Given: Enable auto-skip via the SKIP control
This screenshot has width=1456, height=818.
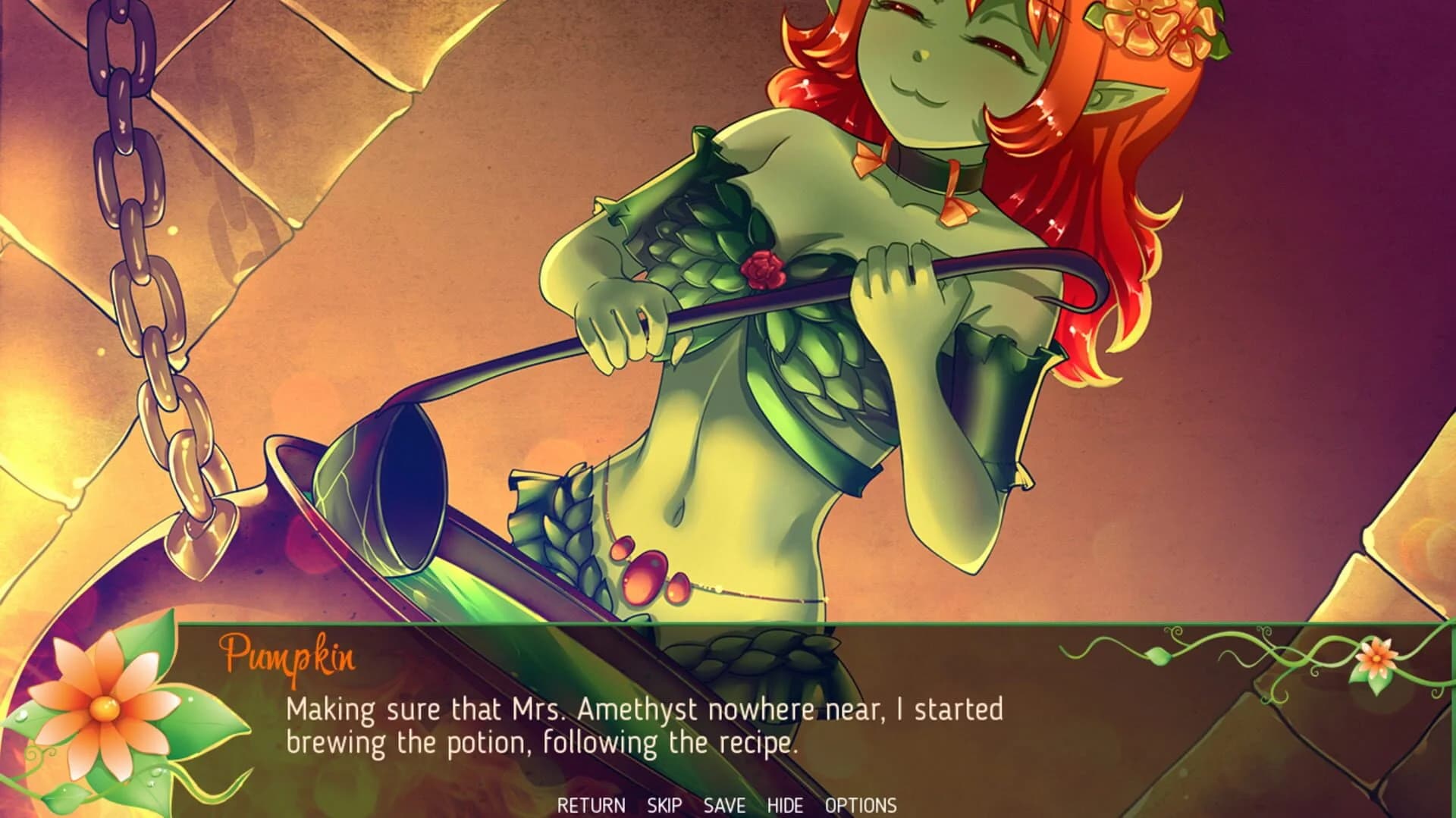Looking at the screenshot, I should coord(665,807).
